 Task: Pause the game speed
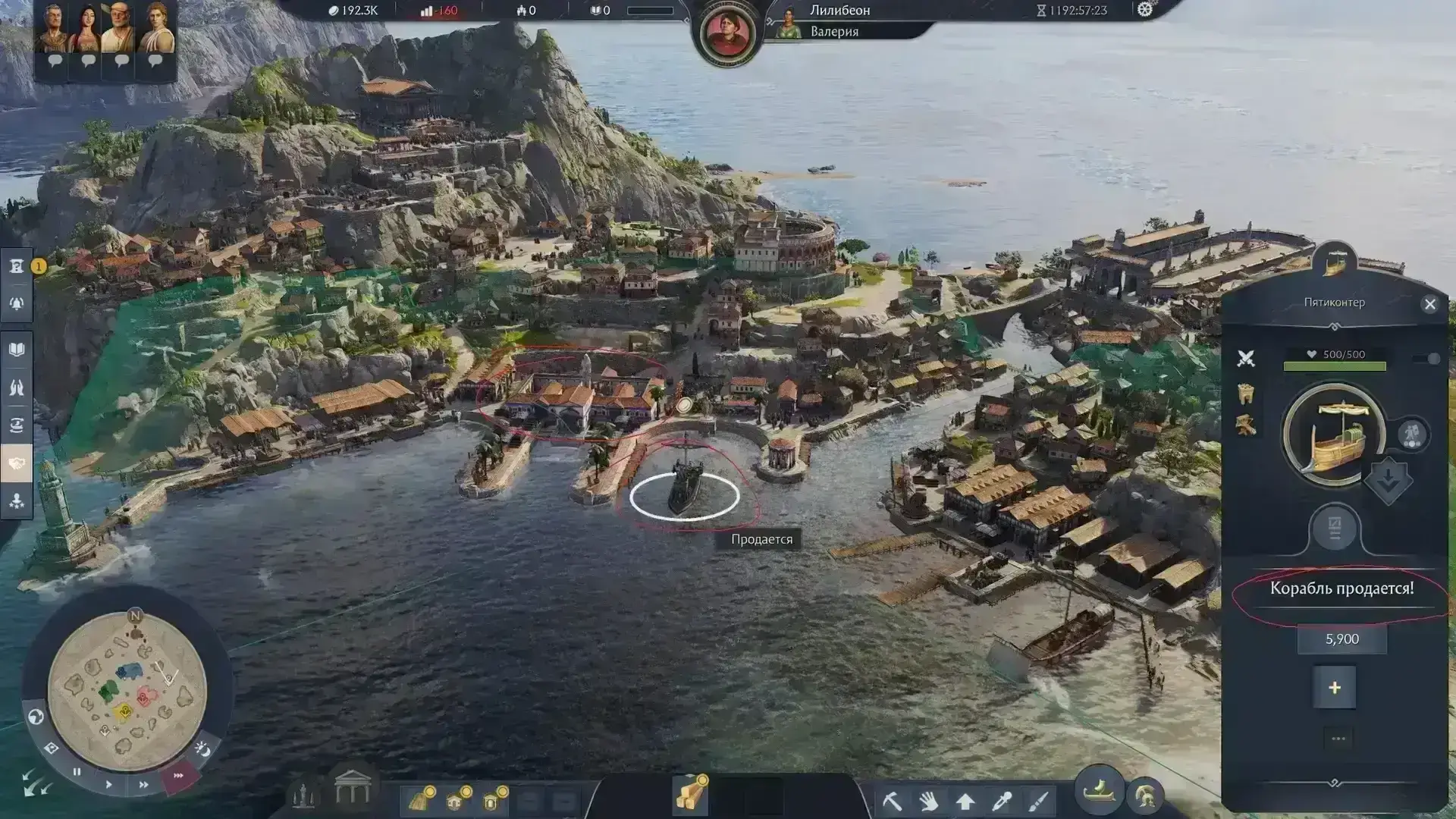(x=77, y=772)
